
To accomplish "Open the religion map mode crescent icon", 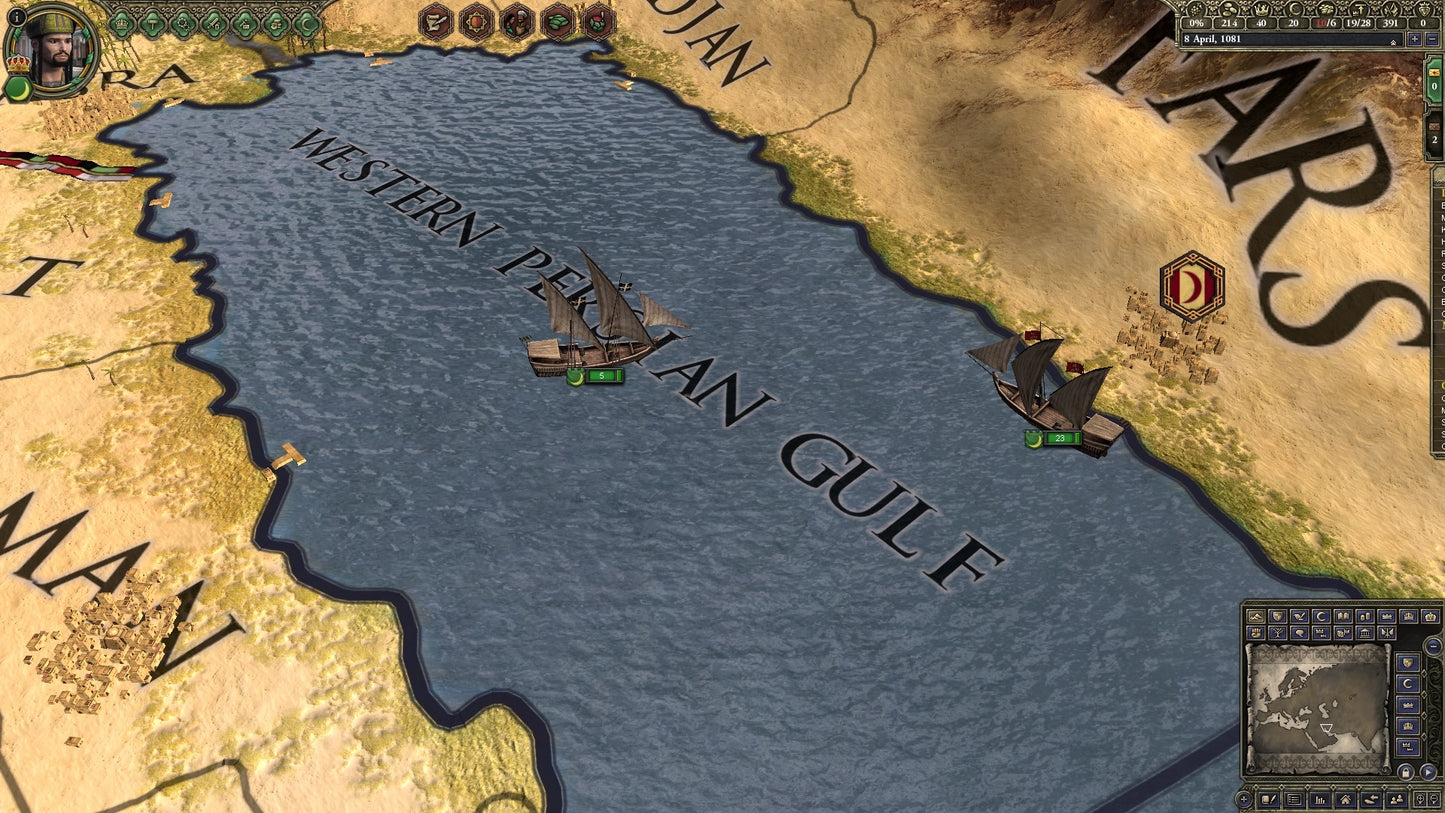I will tap(1321, 616).
